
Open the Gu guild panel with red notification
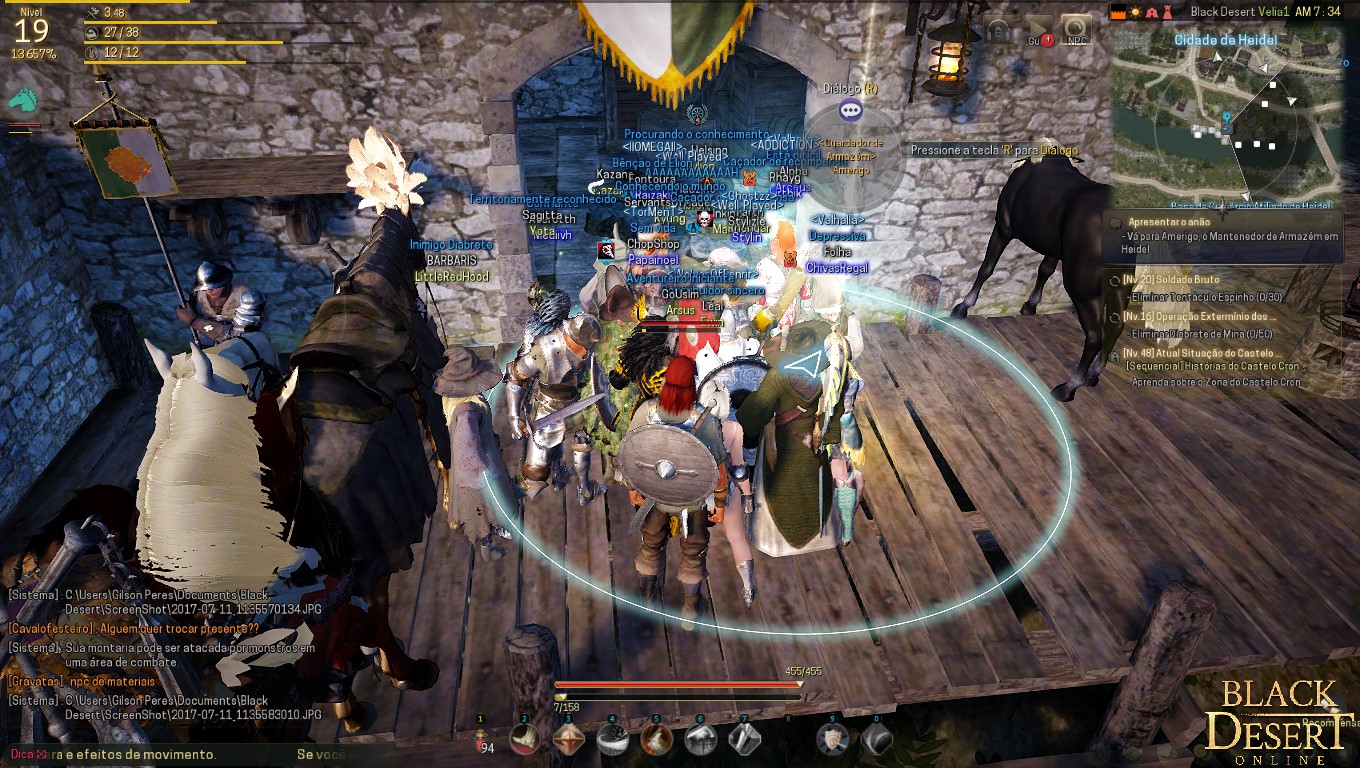click(x=1037, y=30)
